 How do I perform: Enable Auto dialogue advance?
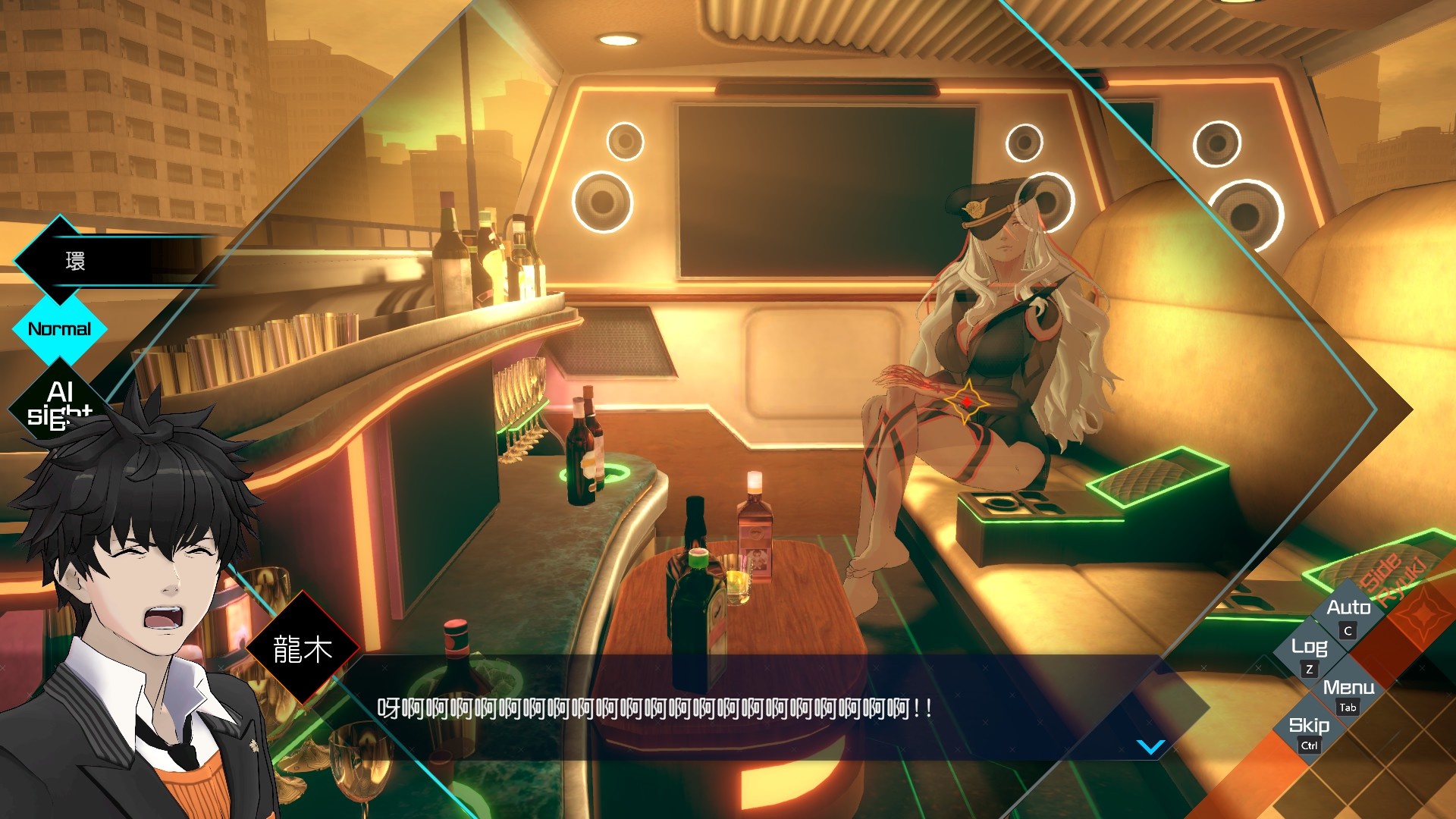tap(1348, 609)
